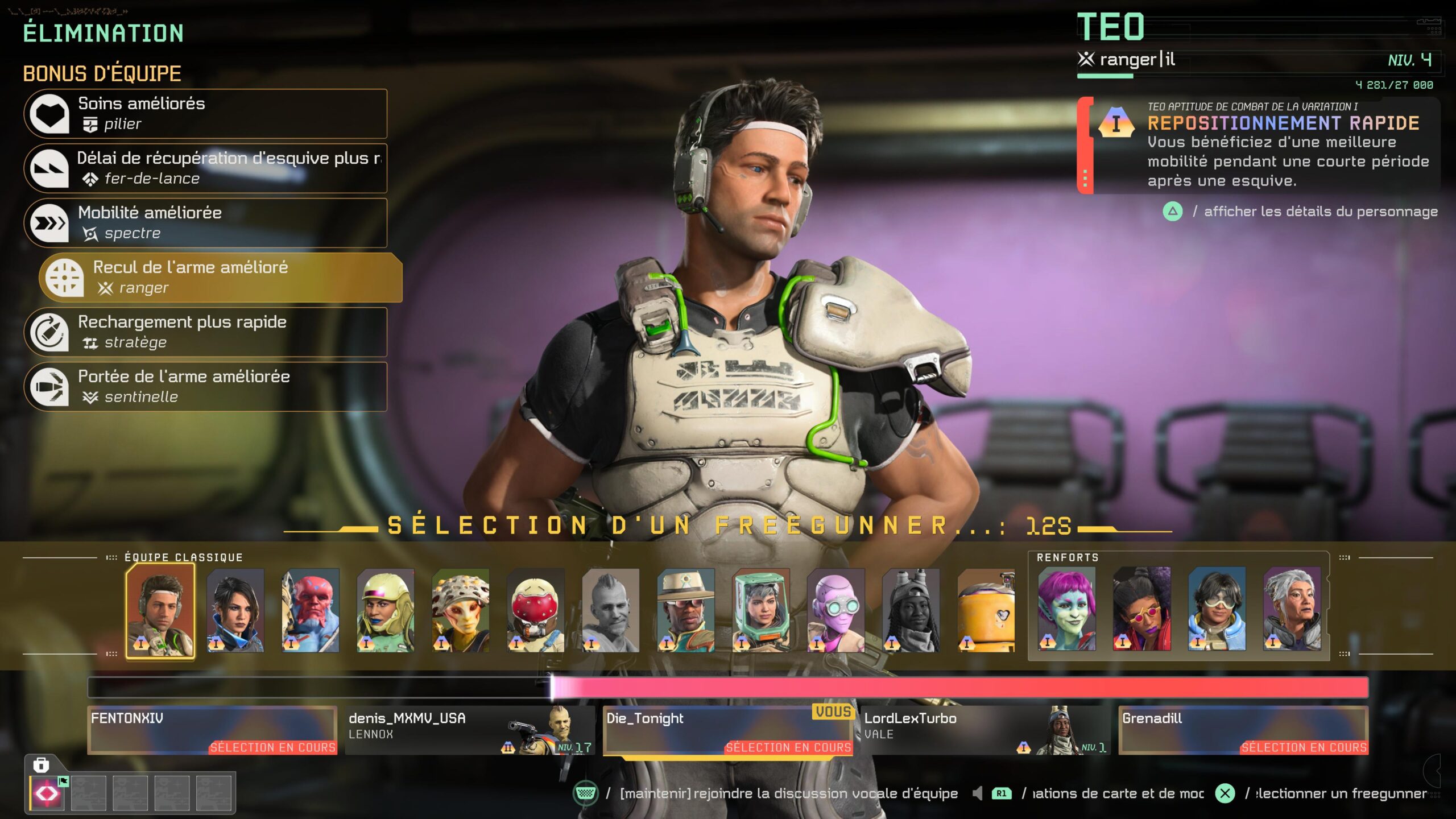1456x819 pixels.
Task: Pick the yellow robot freegunner portrait
Action: click(x=986, y=610)
